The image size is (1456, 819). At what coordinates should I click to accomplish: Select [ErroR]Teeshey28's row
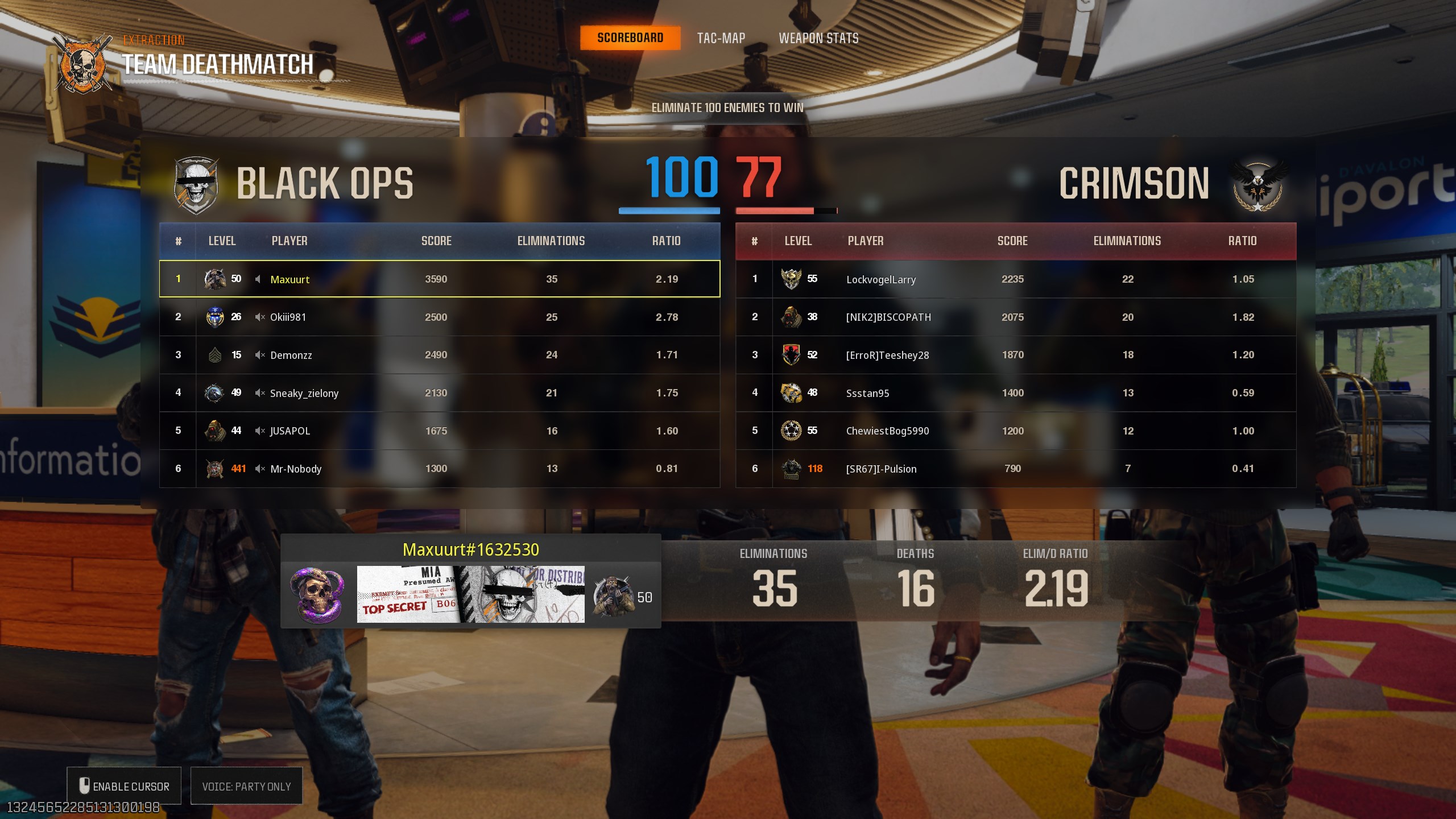(1015, 355)
